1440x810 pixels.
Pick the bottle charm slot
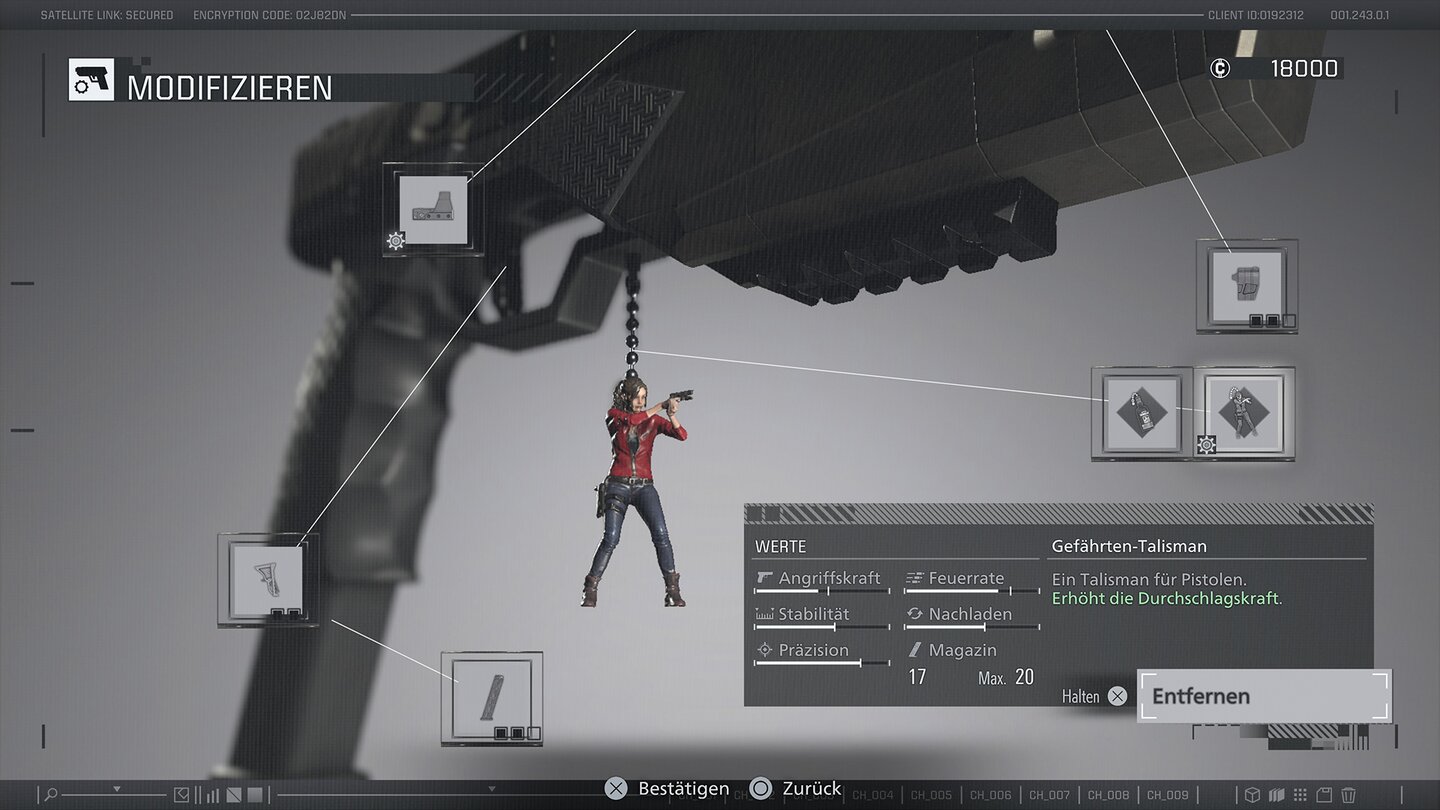[x=1141, y=413]
